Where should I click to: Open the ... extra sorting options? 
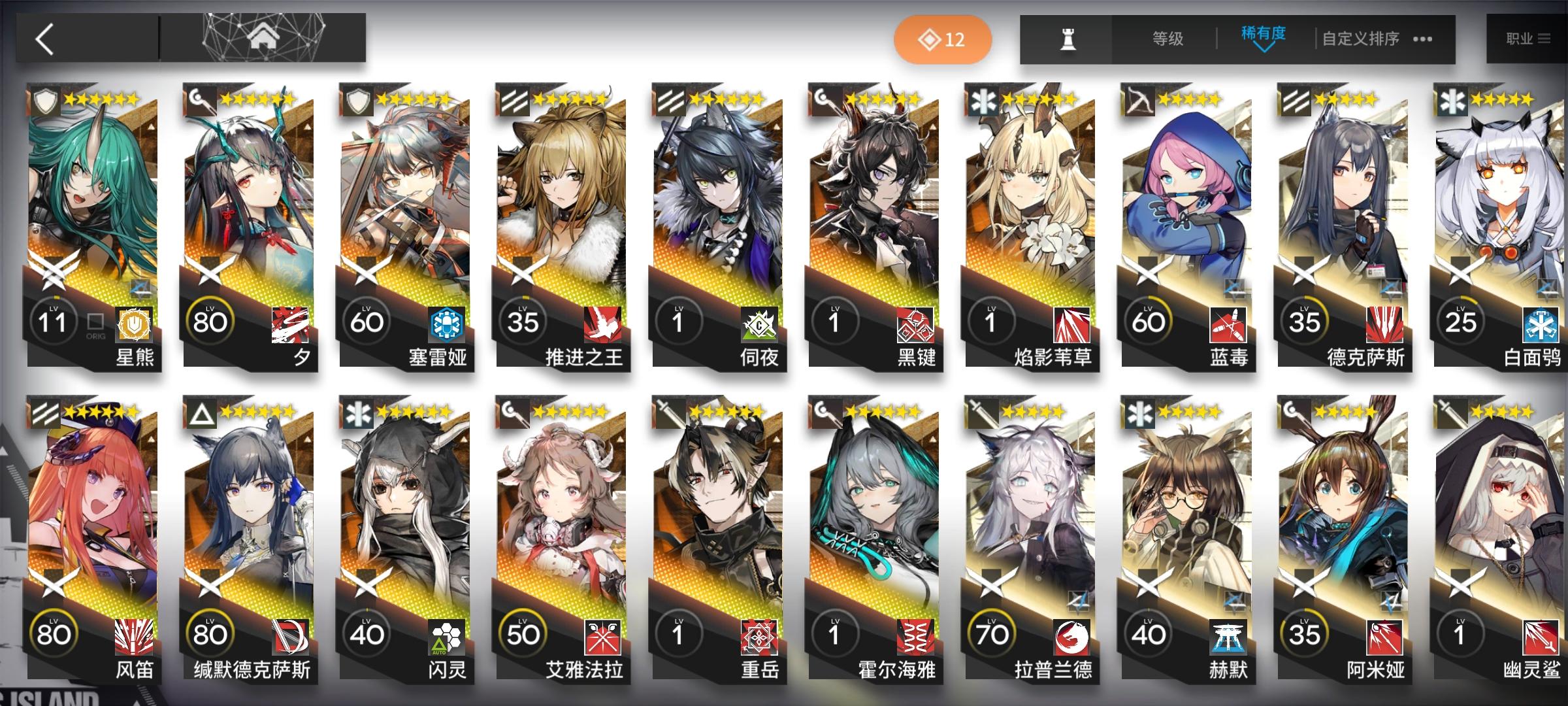1422,39
